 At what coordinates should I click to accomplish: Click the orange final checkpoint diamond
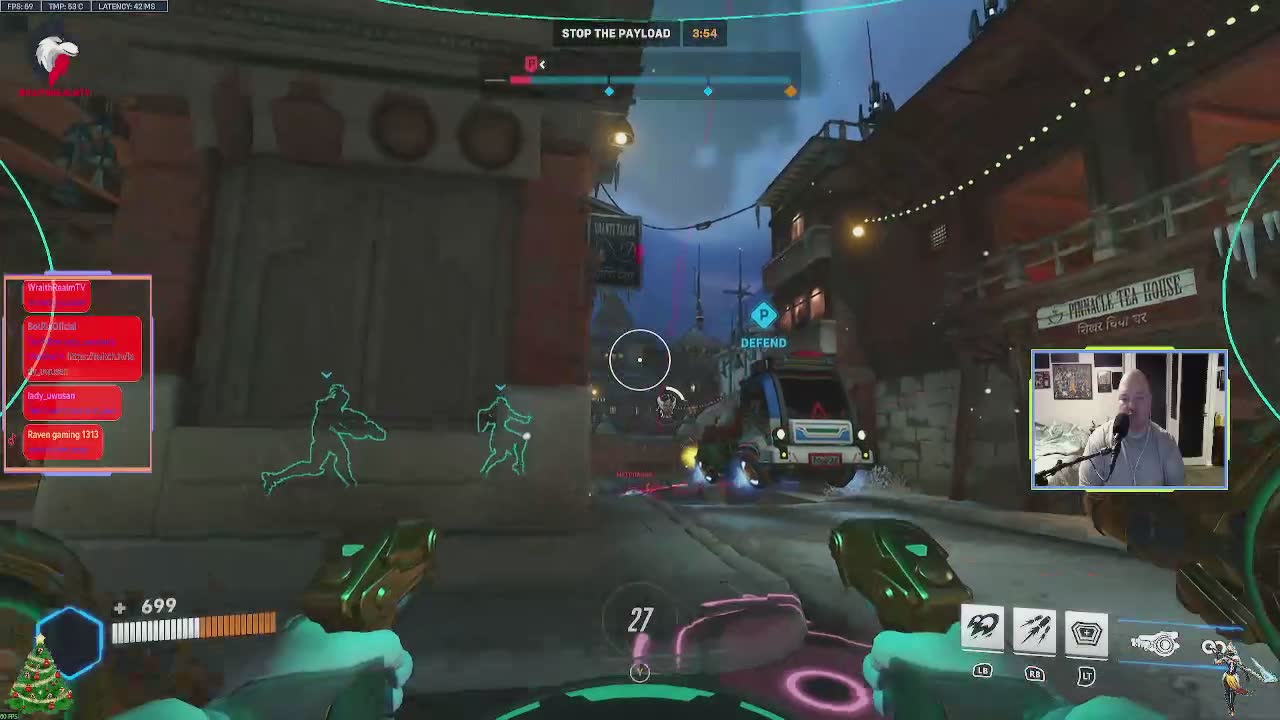tap(790, 91)
